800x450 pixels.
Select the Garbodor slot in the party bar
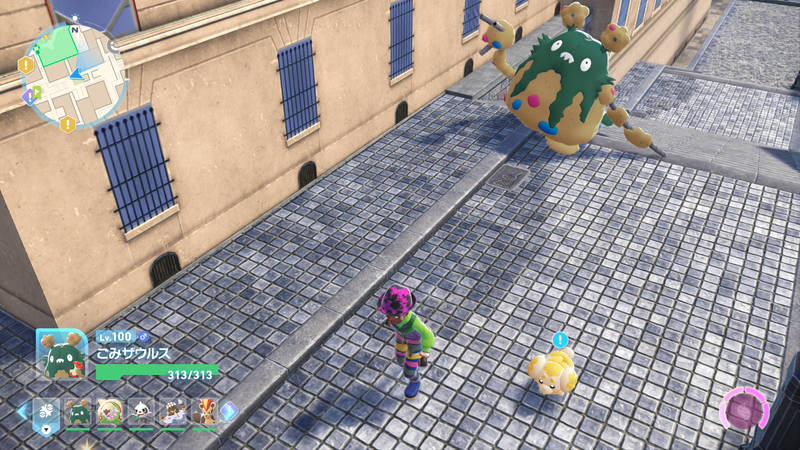coord(79,411)
